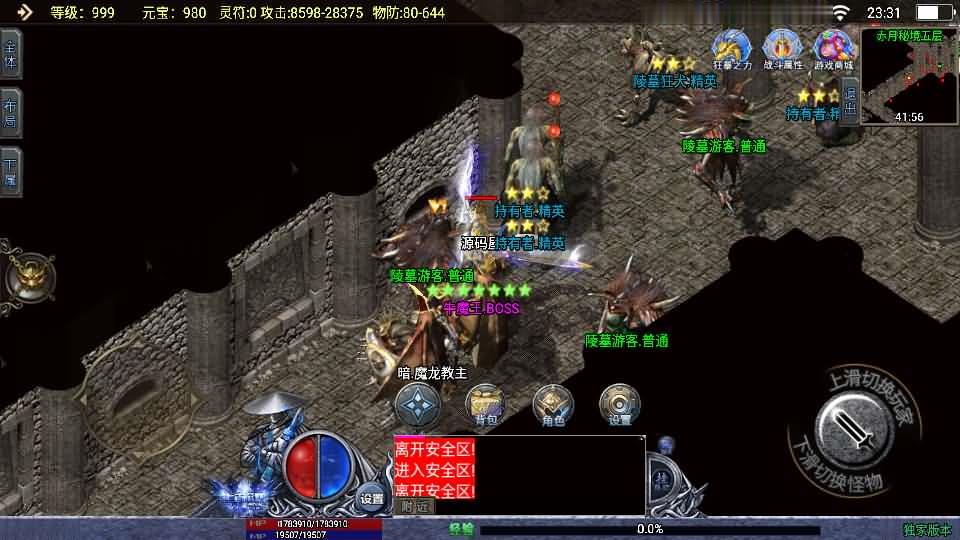Image resolution: width=960 pixels, height=540 pixels.
Task: Switch chat to the 附近 channel
Action: pyautogui.click(x=413, y=507)
